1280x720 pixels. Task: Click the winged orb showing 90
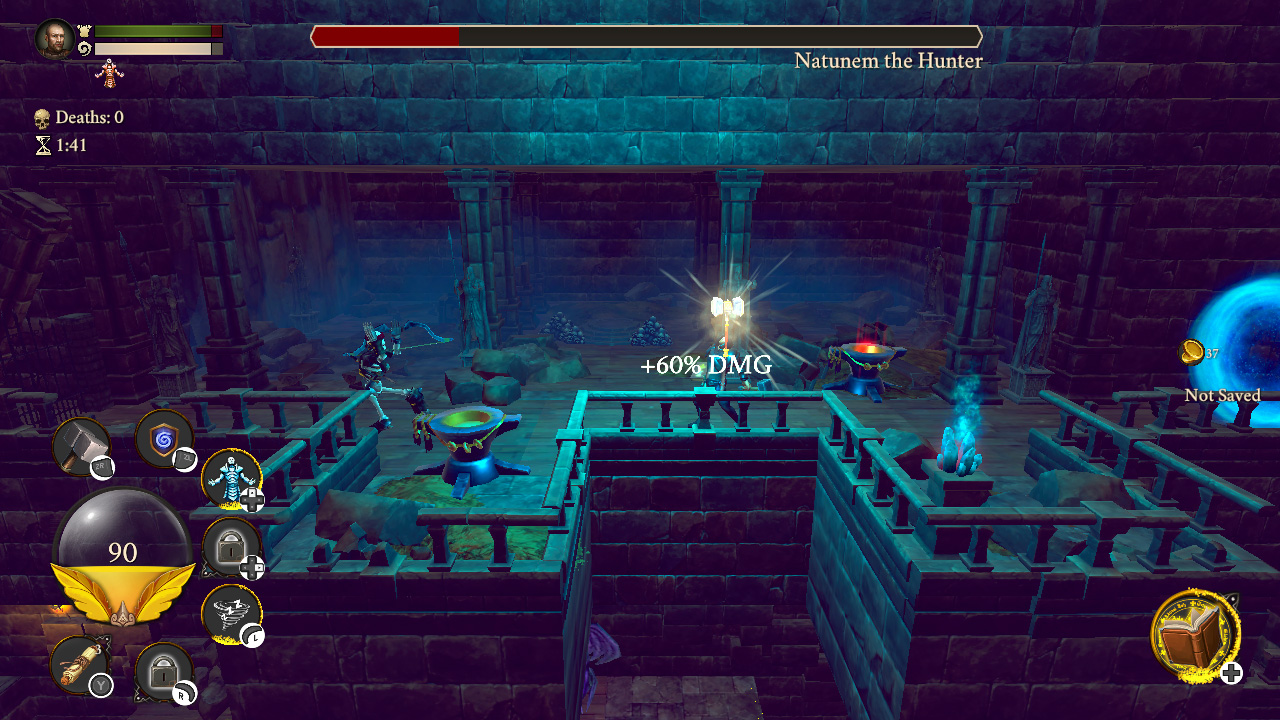point(124,549)
